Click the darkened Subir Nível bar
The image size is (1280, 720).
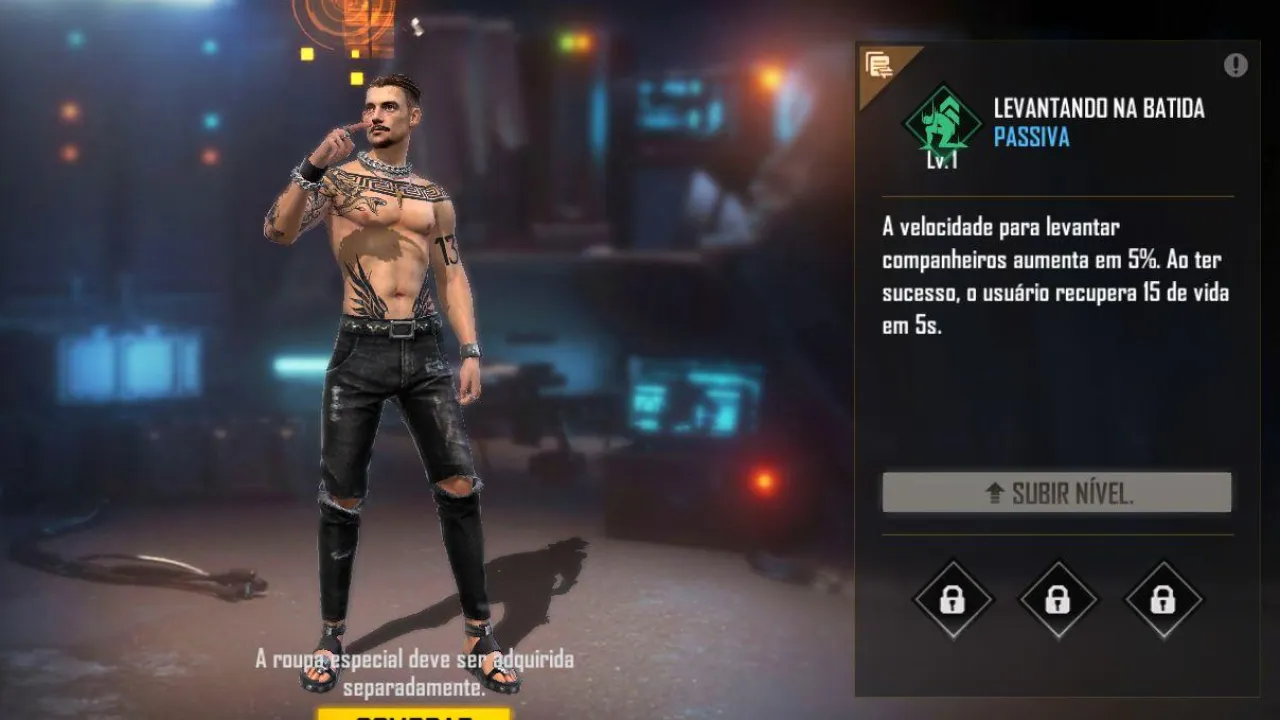[1057, 491]
